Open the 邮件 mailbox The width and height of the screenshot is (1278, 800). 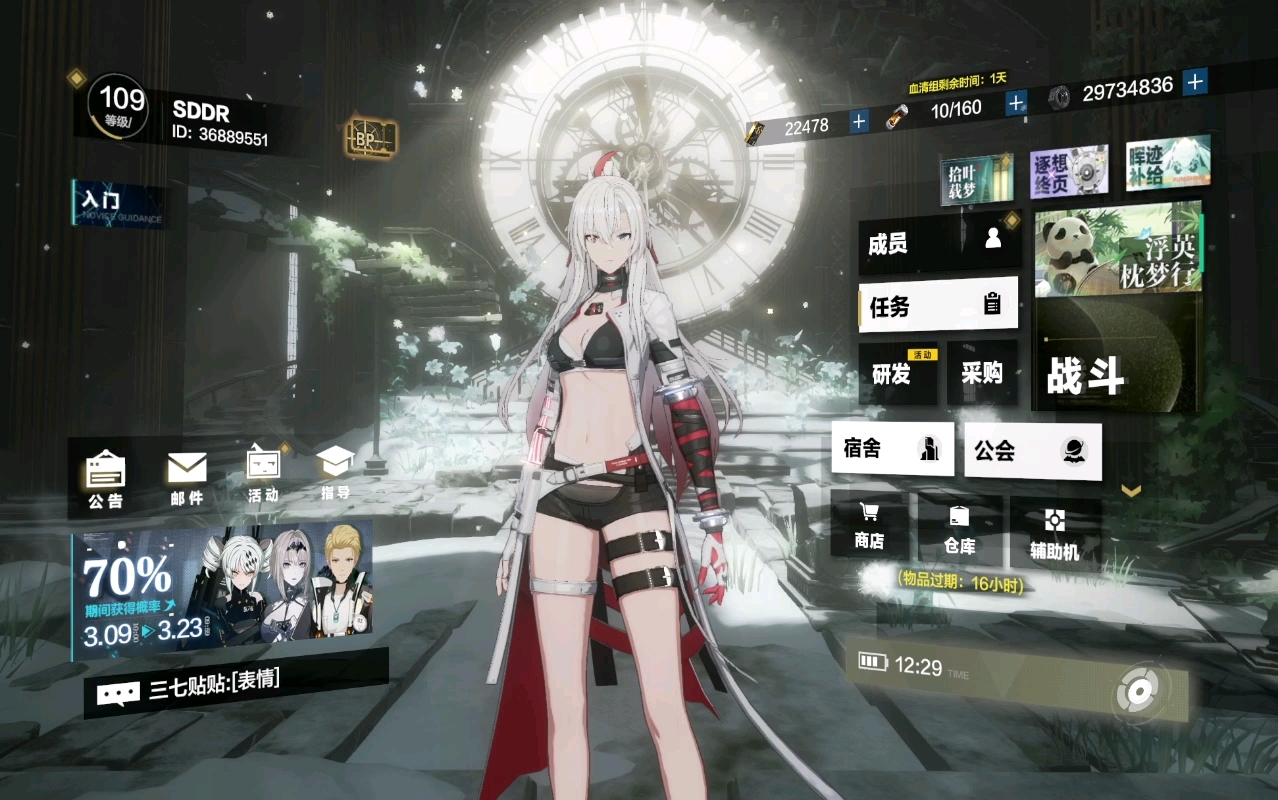click(x=186, y=478)
